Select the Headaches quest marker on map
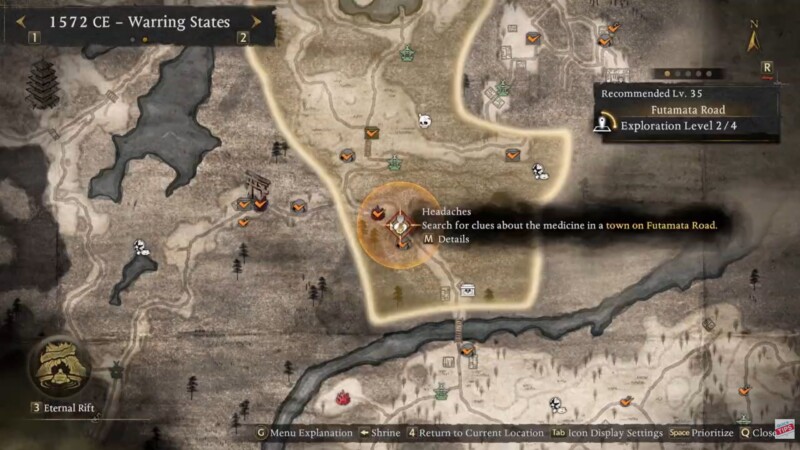 [x=399, y=224]
